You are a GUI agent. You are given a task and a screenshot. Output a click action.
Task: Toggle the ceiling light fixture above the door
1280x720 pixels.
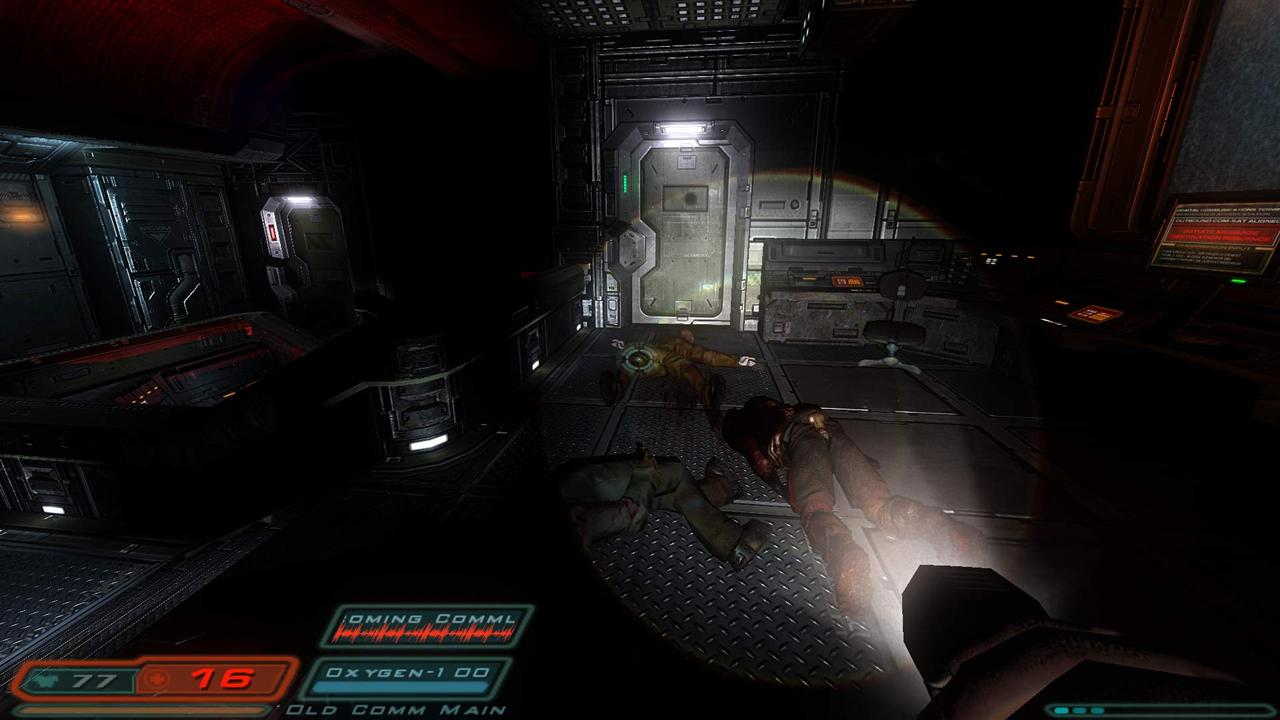tap(683, 127)
